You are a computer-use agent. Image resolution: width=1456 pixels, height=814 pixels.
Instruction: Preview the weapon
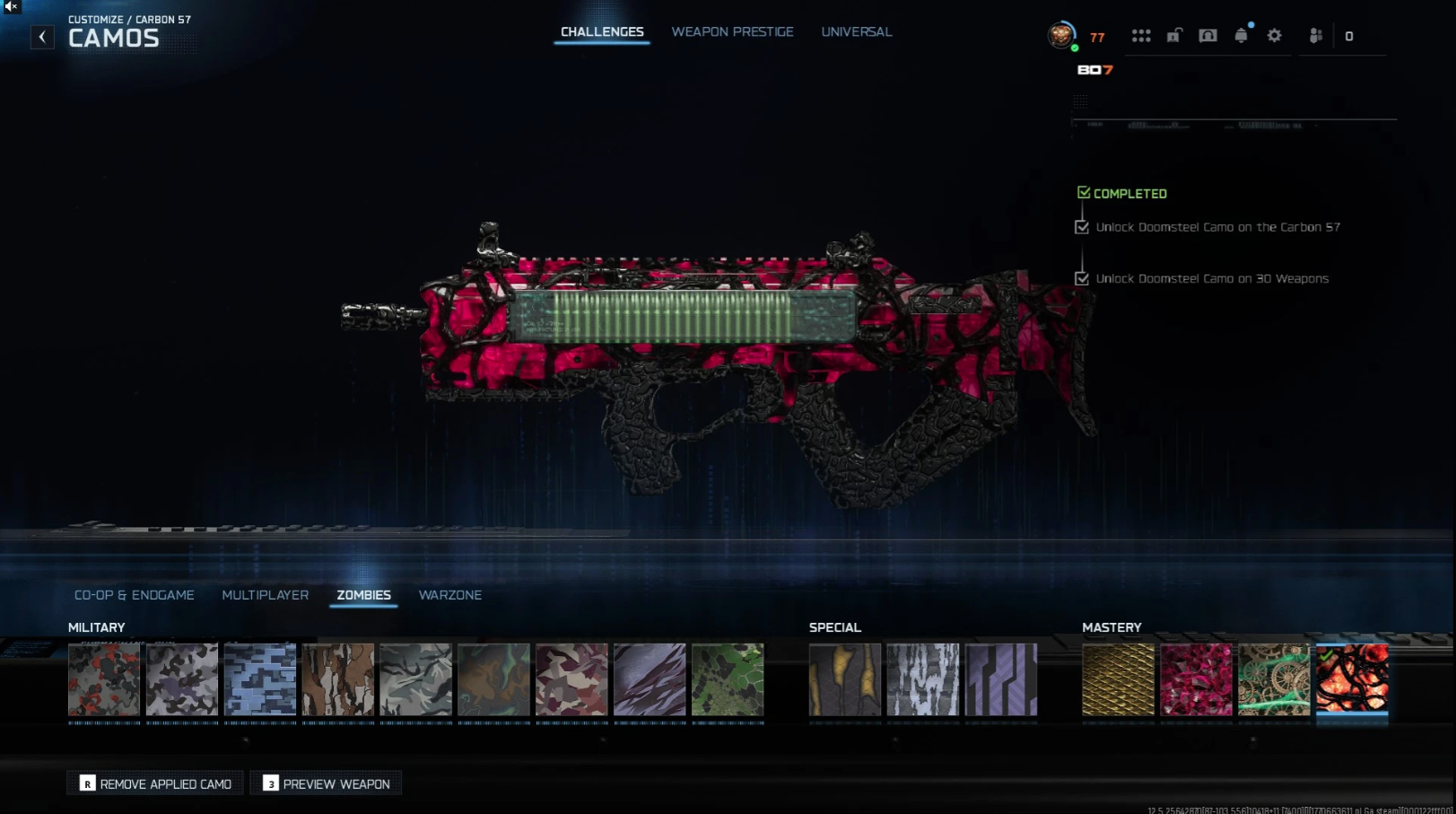(326, 783)
